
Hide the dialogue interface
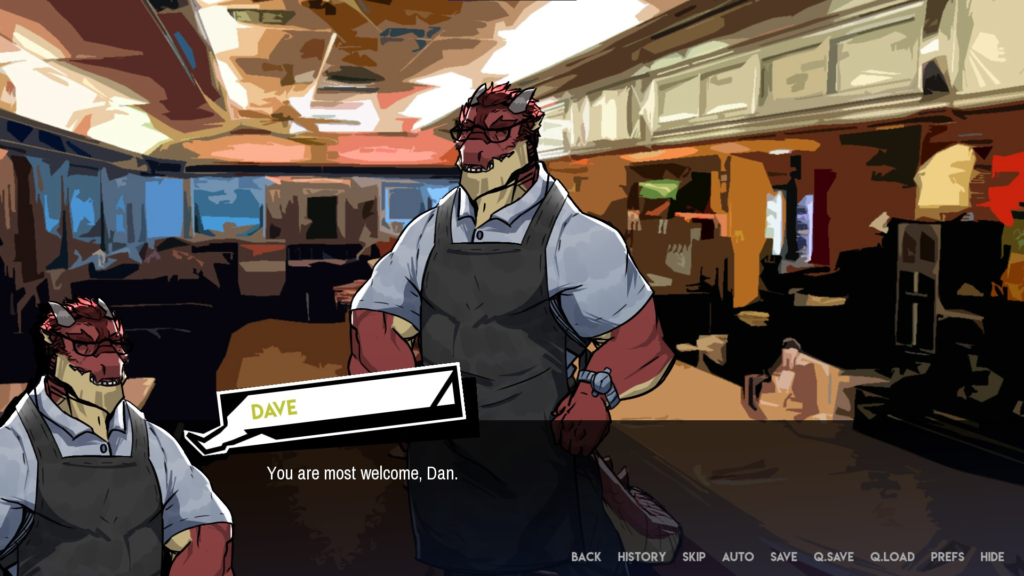pyautogui.click(x=992, y=557)
